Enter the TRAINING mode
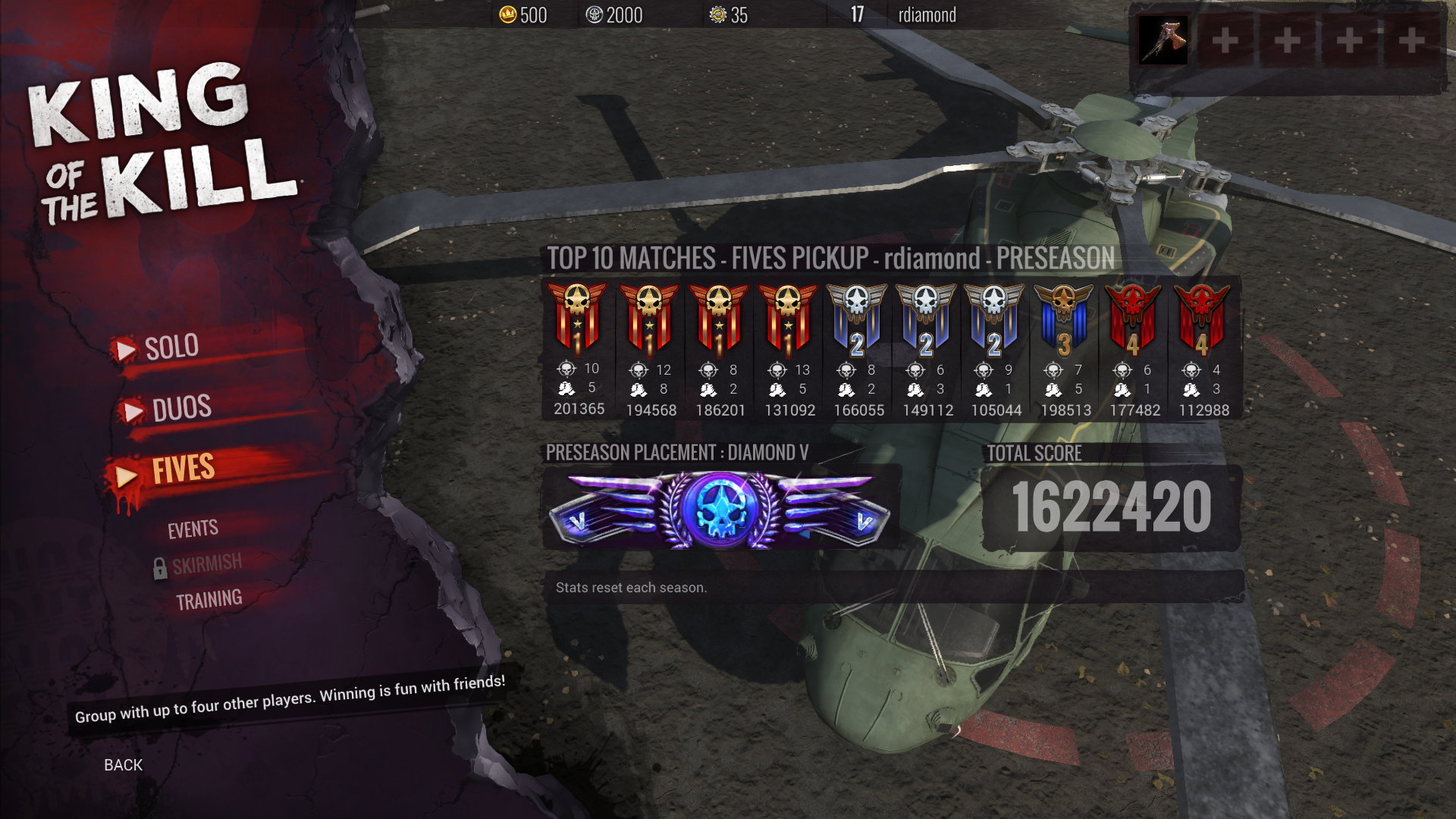The width and height of the screenshot is (1456, 819). point(209,600)
